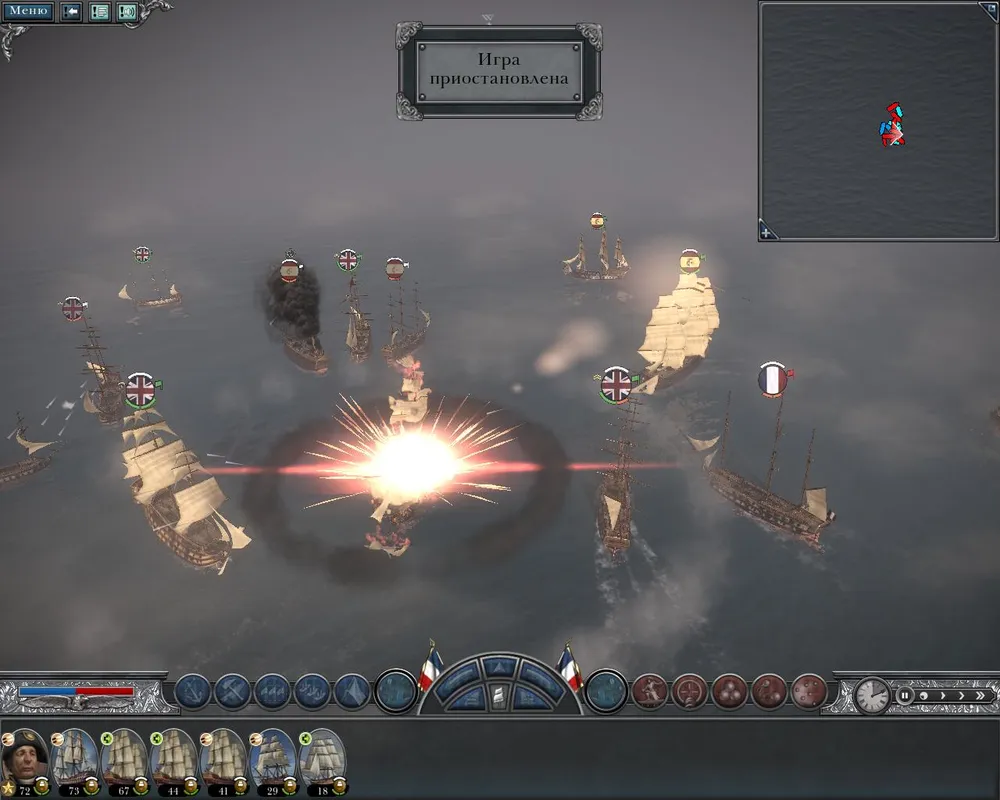Click the crossed hammers repair button

tap(232, 692)
